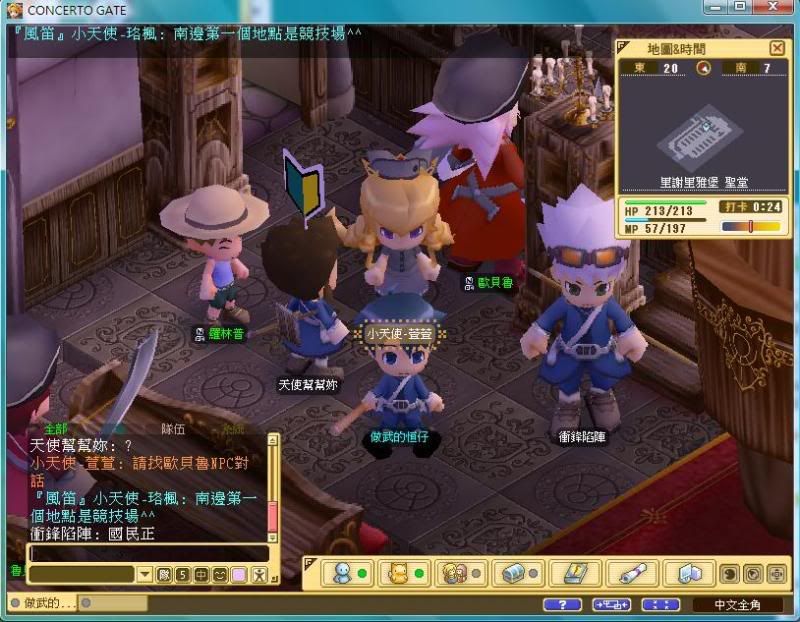Switch chat to the 隊伍 tab
The width and height of the screenshot is (800, 622).
tap(175, 428)
